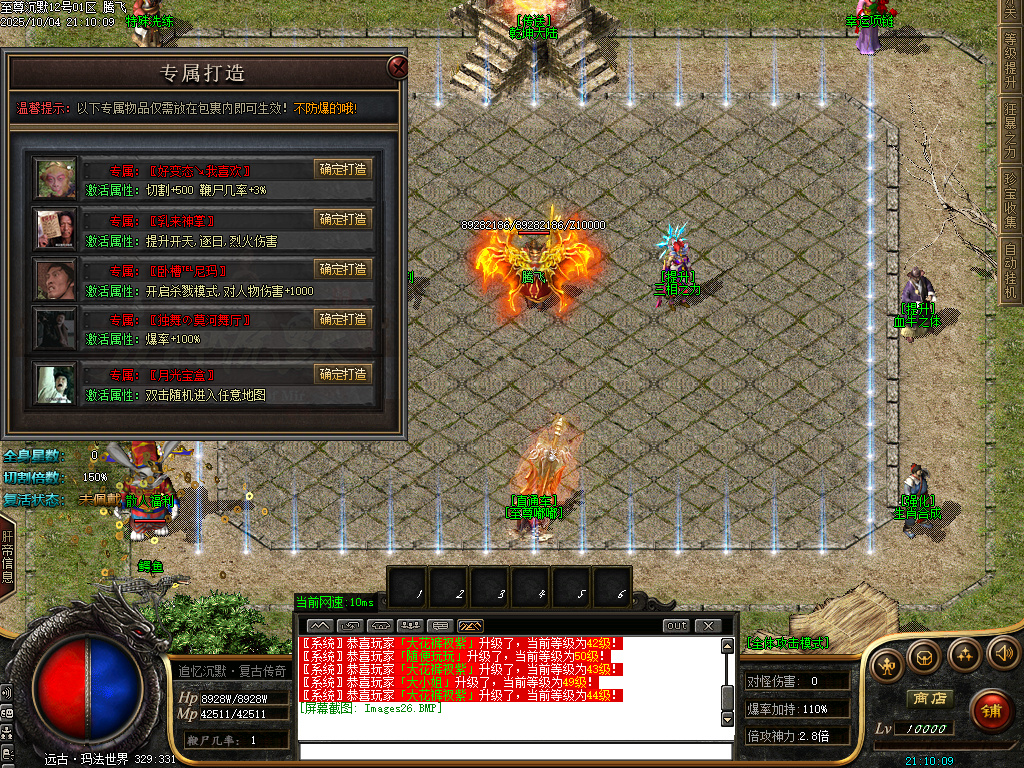Open the 自动挂机 side tab
The height and width of the screenshot is (768, 1024).
click(x=1011, y=270)
